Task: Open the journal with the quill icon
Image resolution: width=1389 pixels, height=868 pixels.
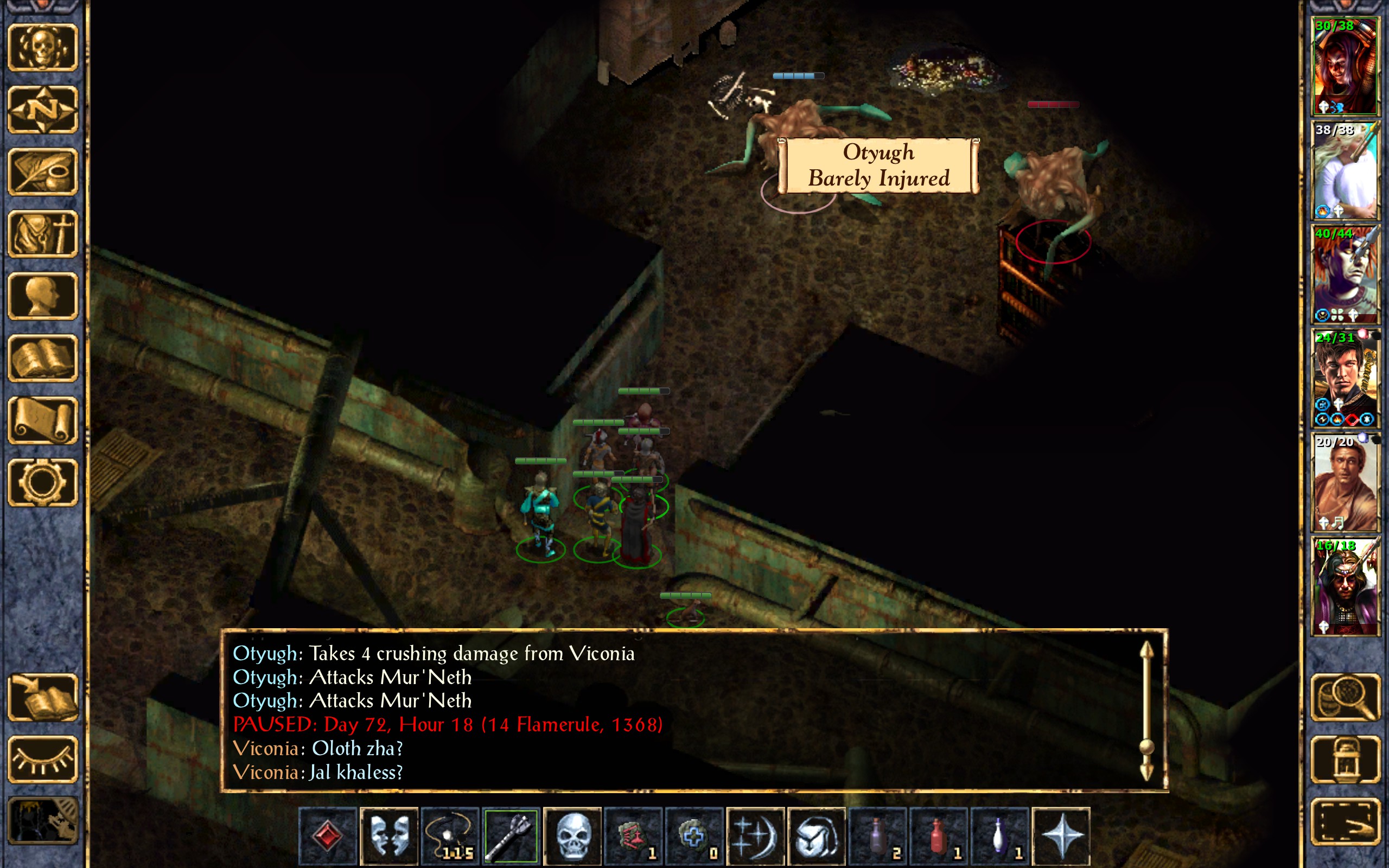Action: point(42,171)
